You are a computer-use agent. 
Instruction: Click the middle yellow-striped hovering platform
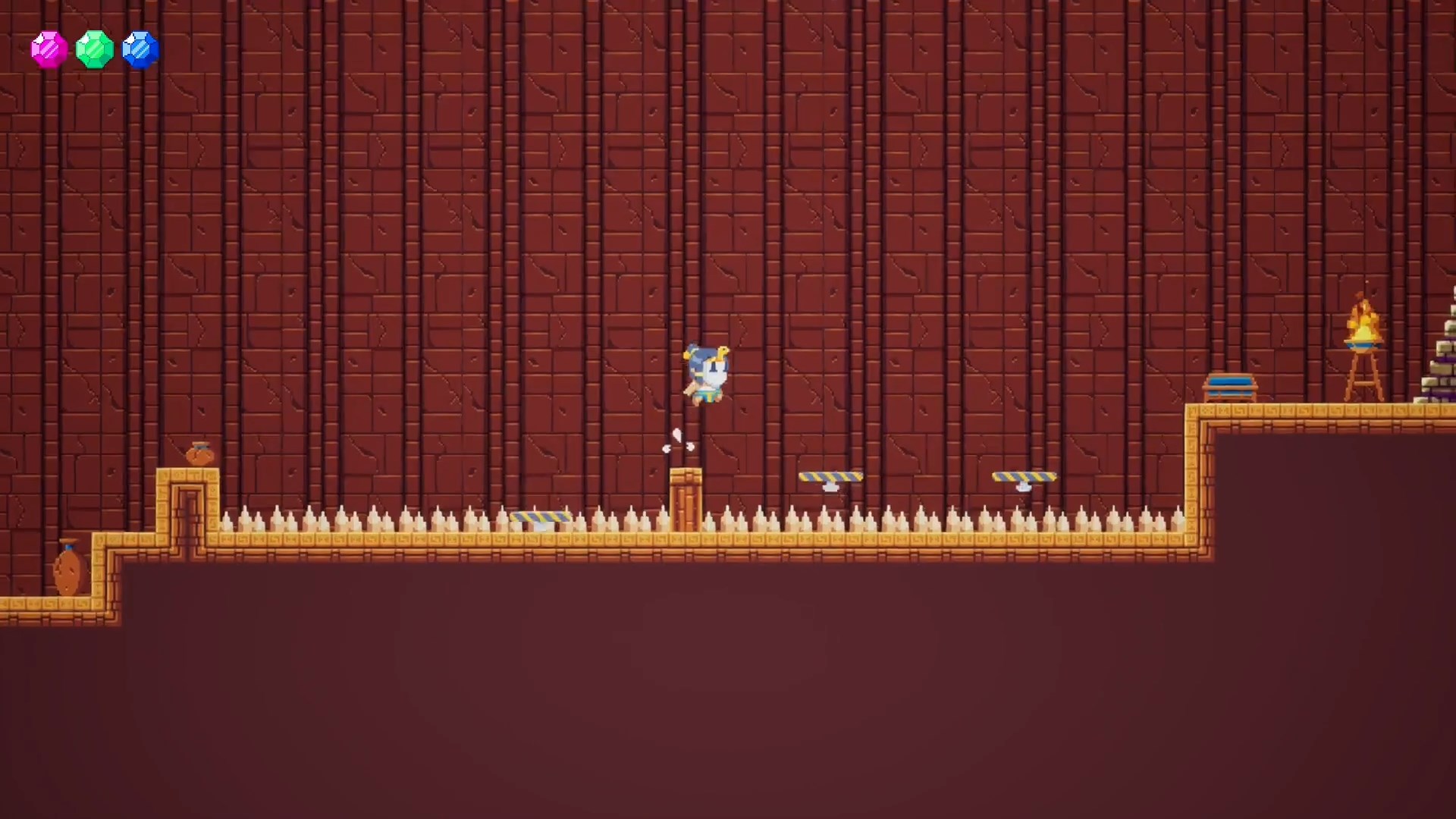[x=830, y=476]
